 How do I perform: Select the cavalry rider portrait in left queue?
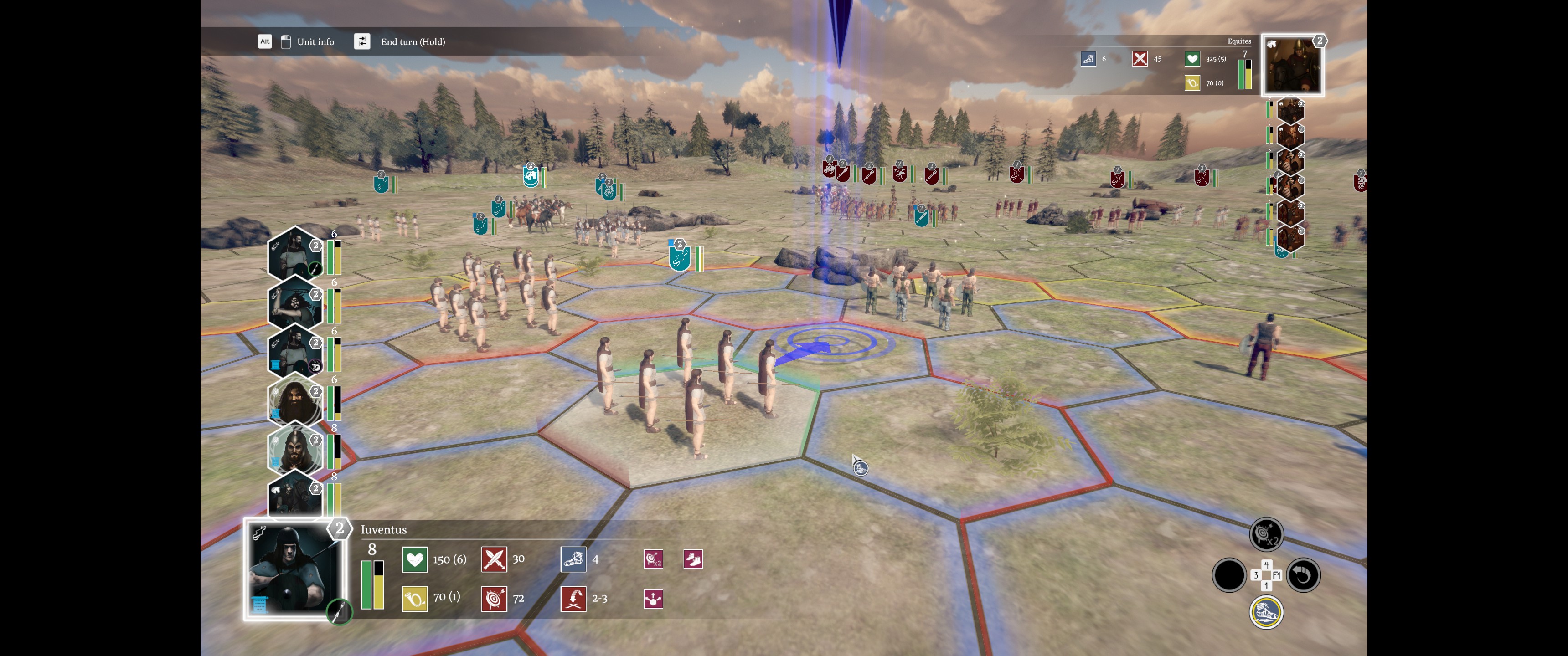294,496
